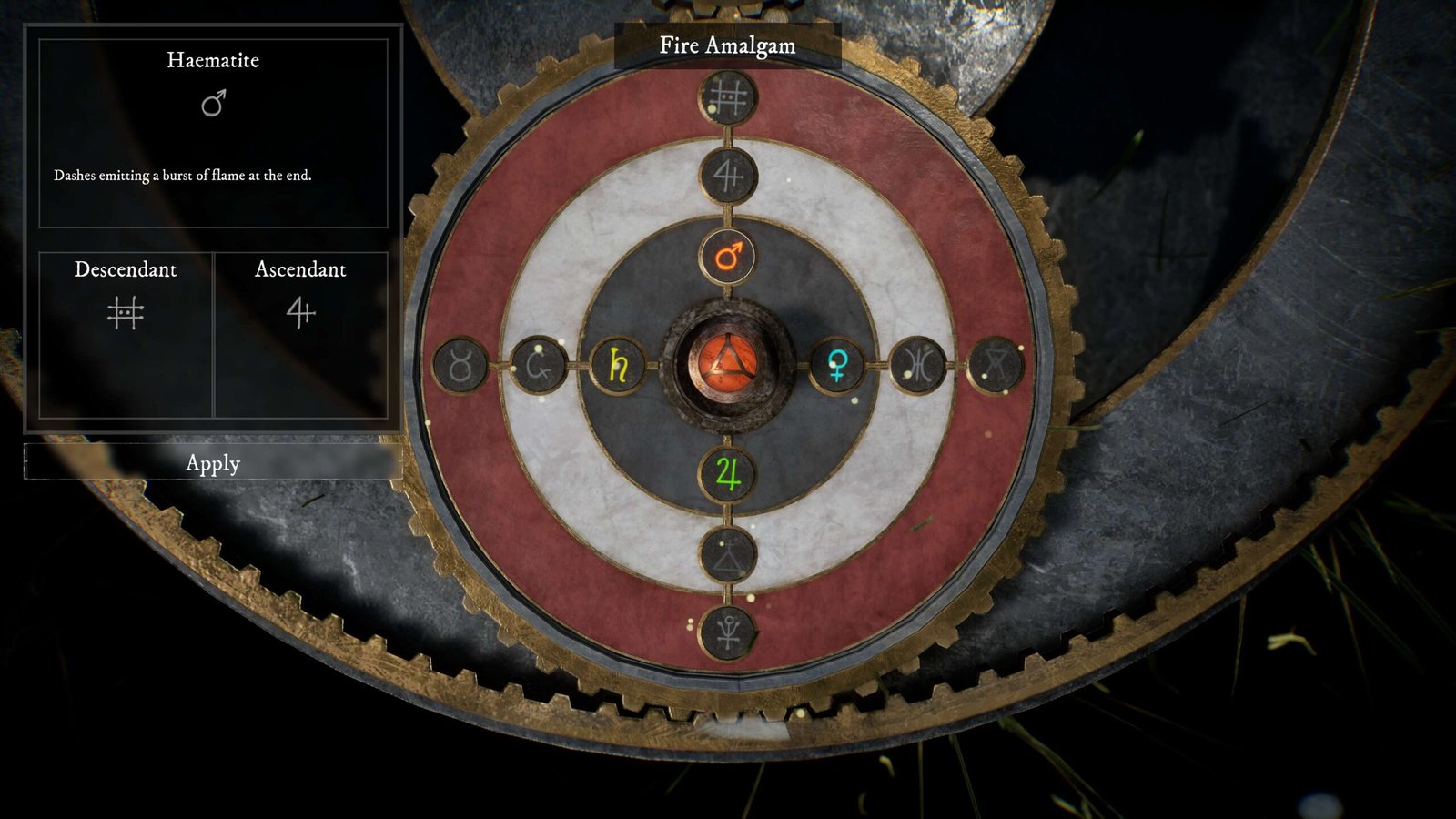Select the orange Mars symbol node

click(728, 257)
